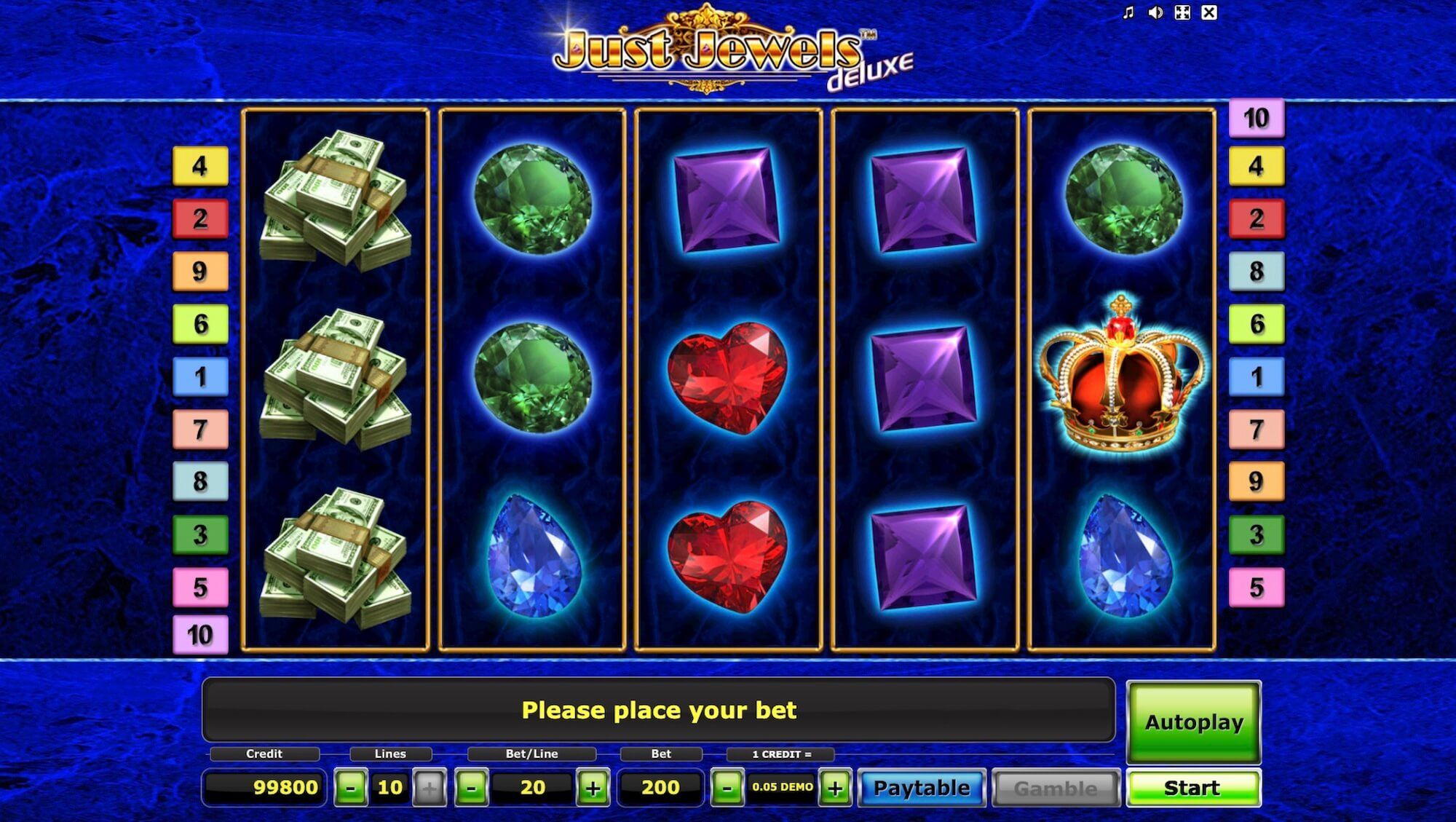The height and width of the screenshot is (822, 1456).
Task: Increase the credit denomination with plus
Action: (836, 787)
